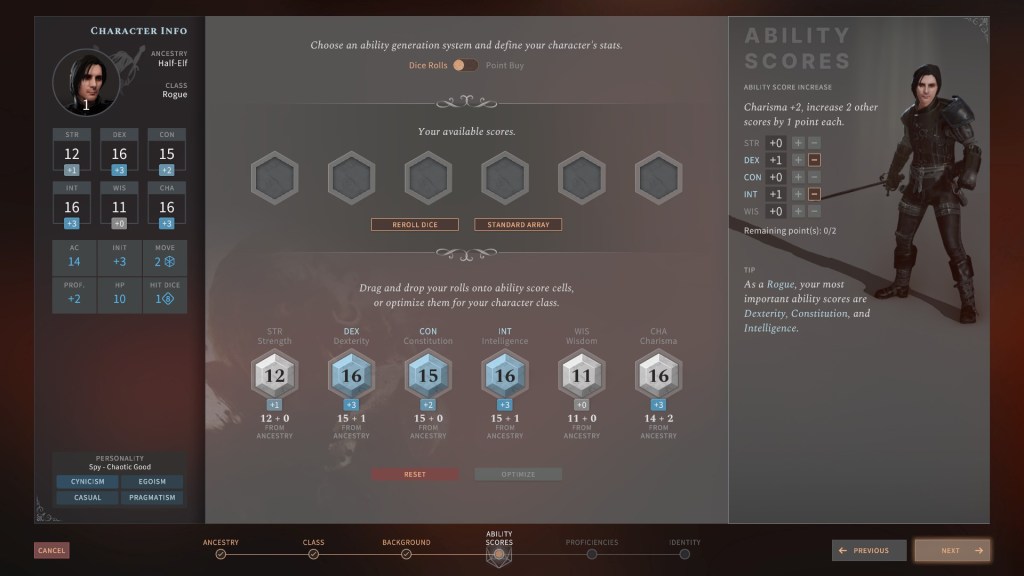Screen dimensions: 1024x576
Task: Increase the CON ancestry bonus
Action: 798,177
